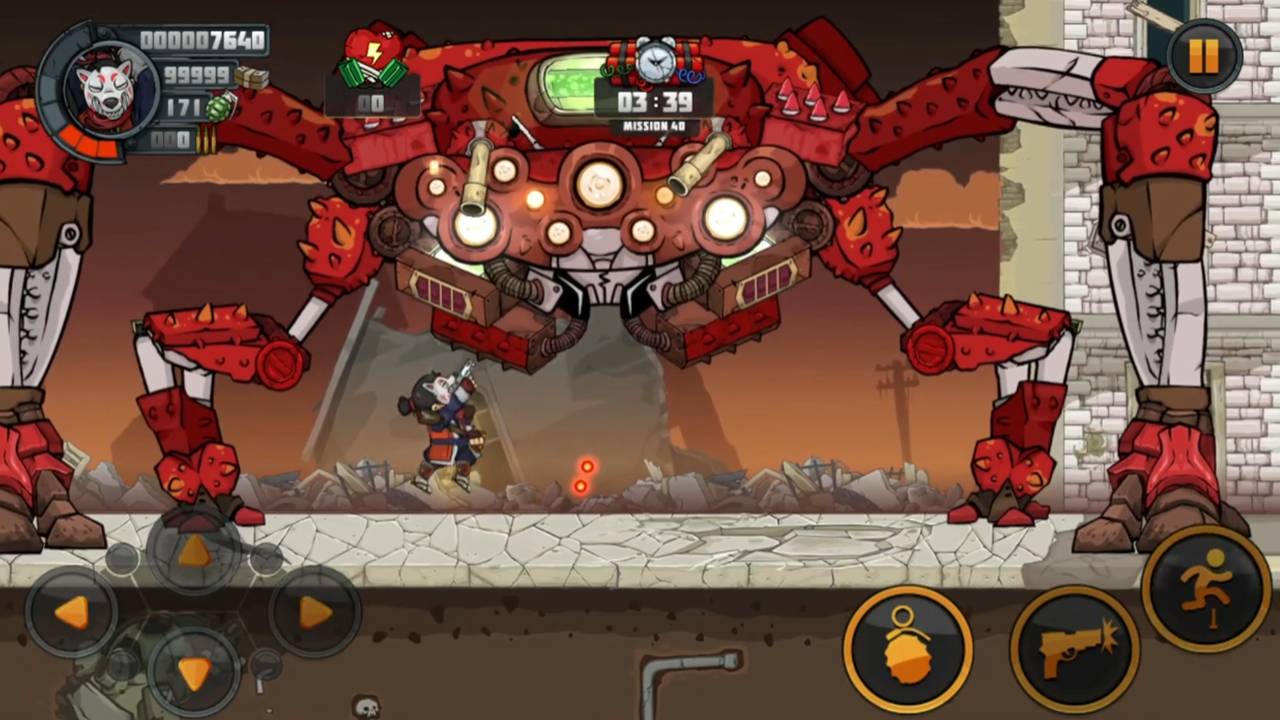
Task: Use the heart lightning revive item
Action: pos(374,58)
